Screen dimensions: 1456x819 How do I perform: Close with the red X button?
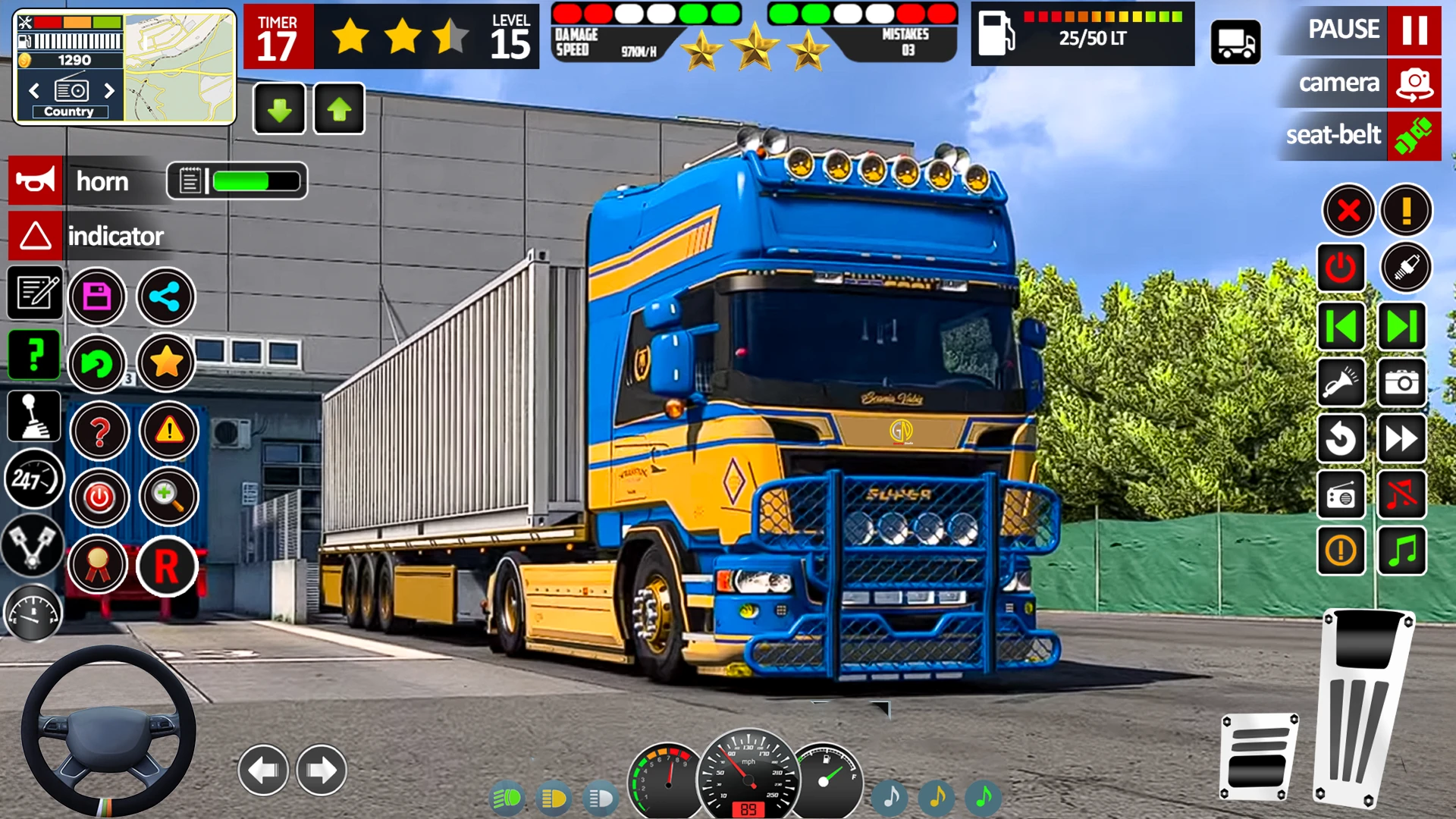point(1348,210)
